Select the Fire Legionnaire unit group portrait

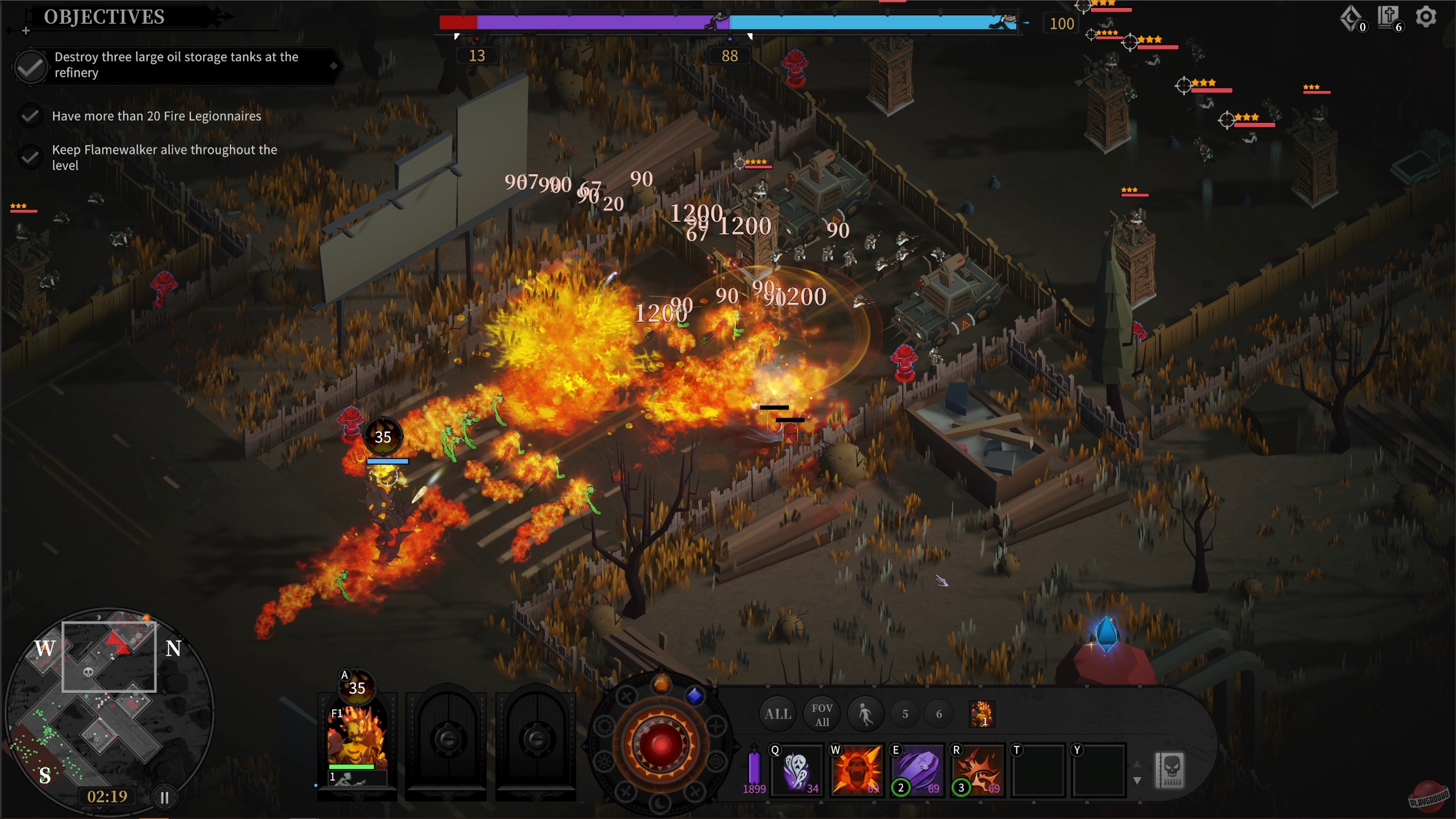click(983, 714)
